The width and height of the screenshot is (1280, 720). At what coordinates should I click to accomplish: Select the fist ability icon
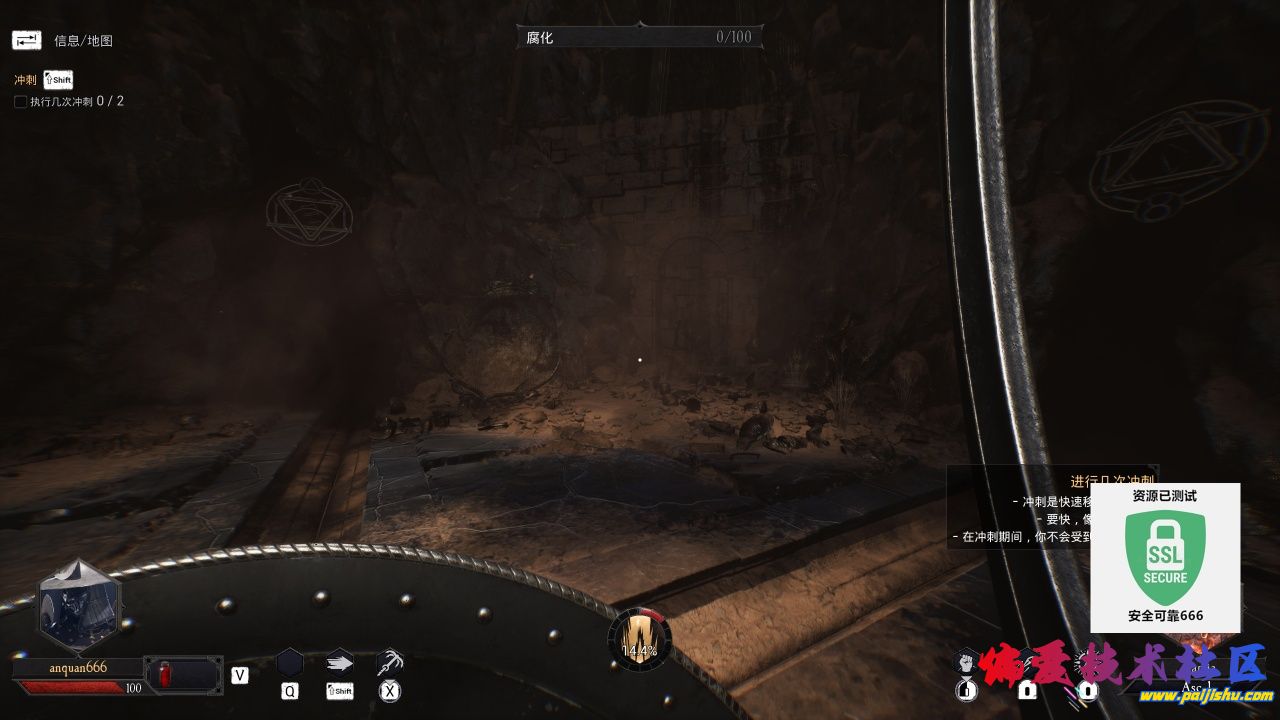[965, 661]
